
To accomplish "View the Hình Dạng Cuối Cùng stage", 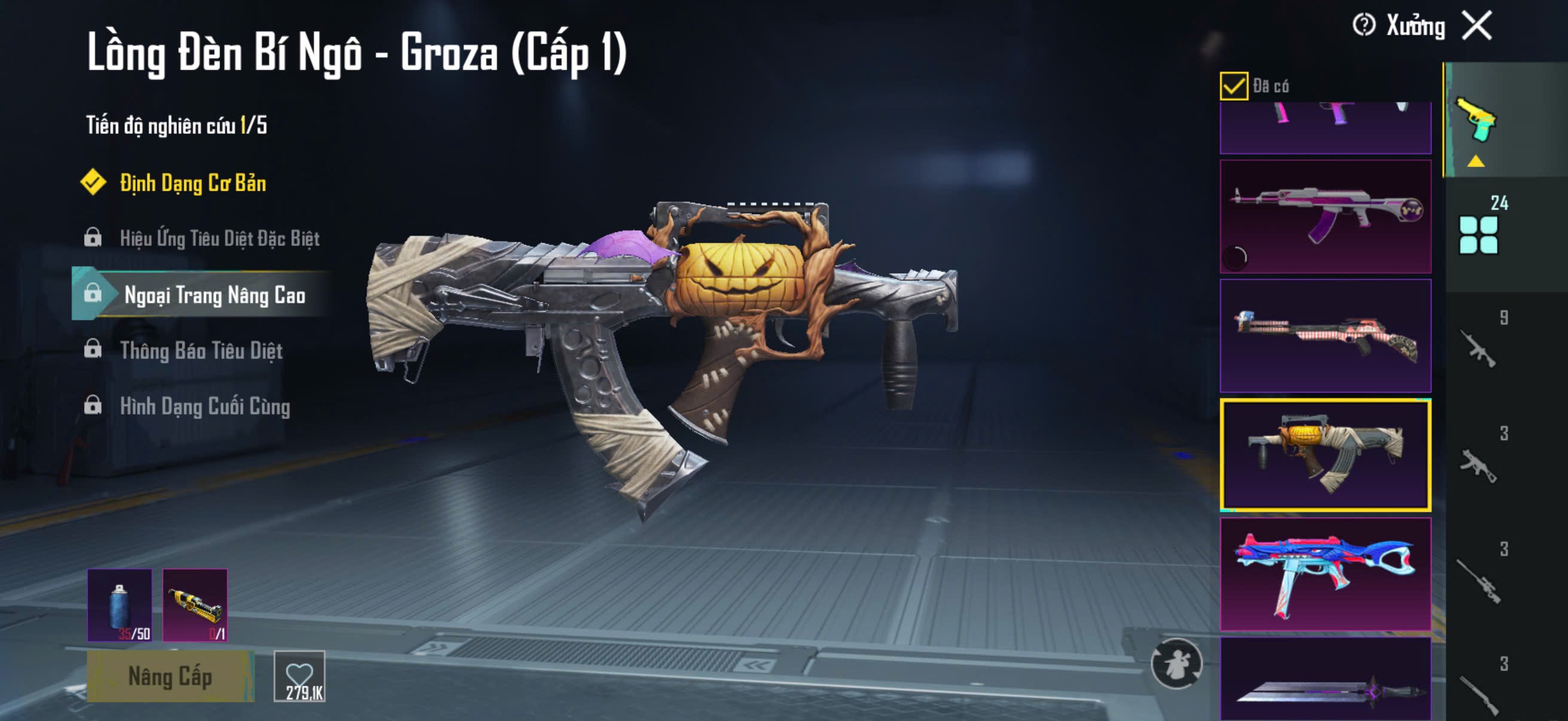I will (205, 406).
